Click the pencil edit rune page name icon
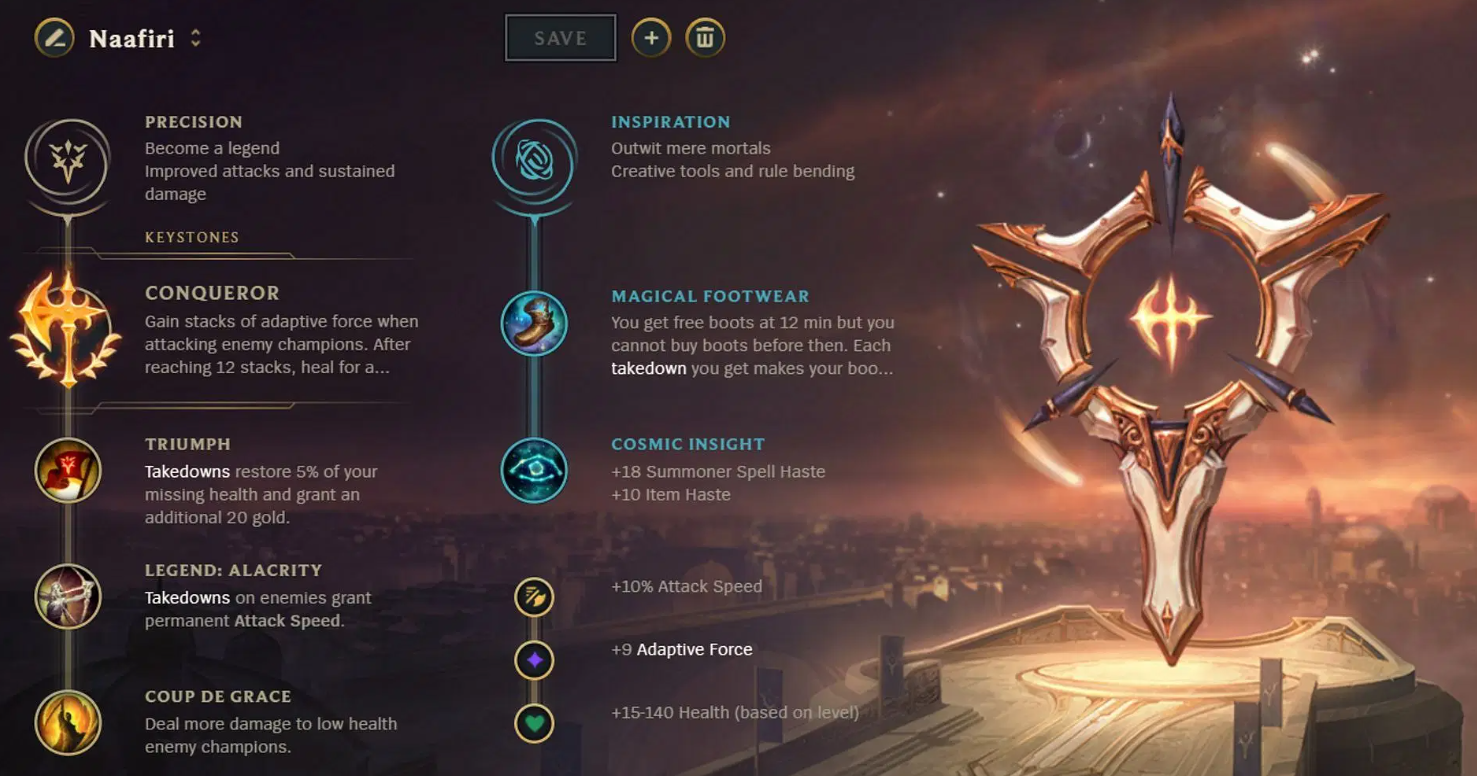1477x776 pixels. pyautogui.click(x=54, y=39)
